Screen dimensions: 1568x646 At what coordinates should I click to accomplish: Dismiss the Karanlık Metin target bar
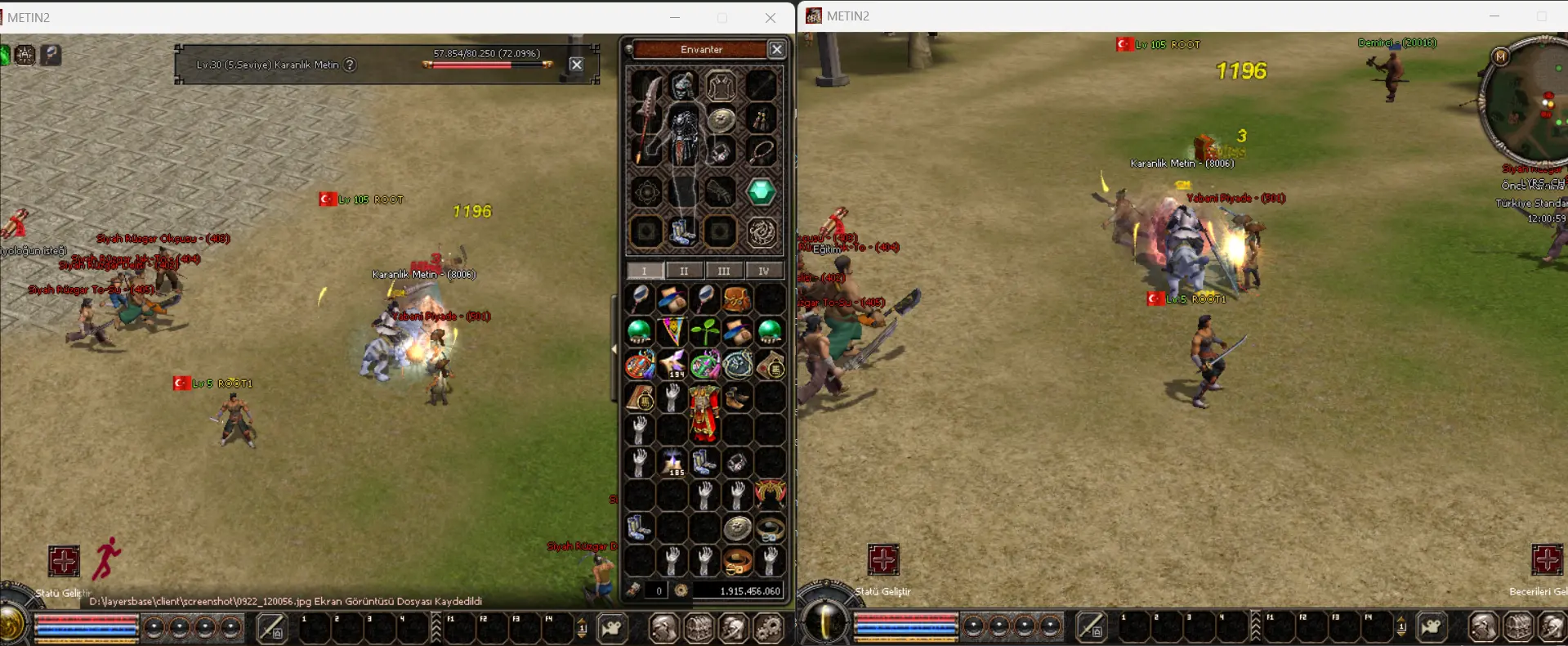576,65
